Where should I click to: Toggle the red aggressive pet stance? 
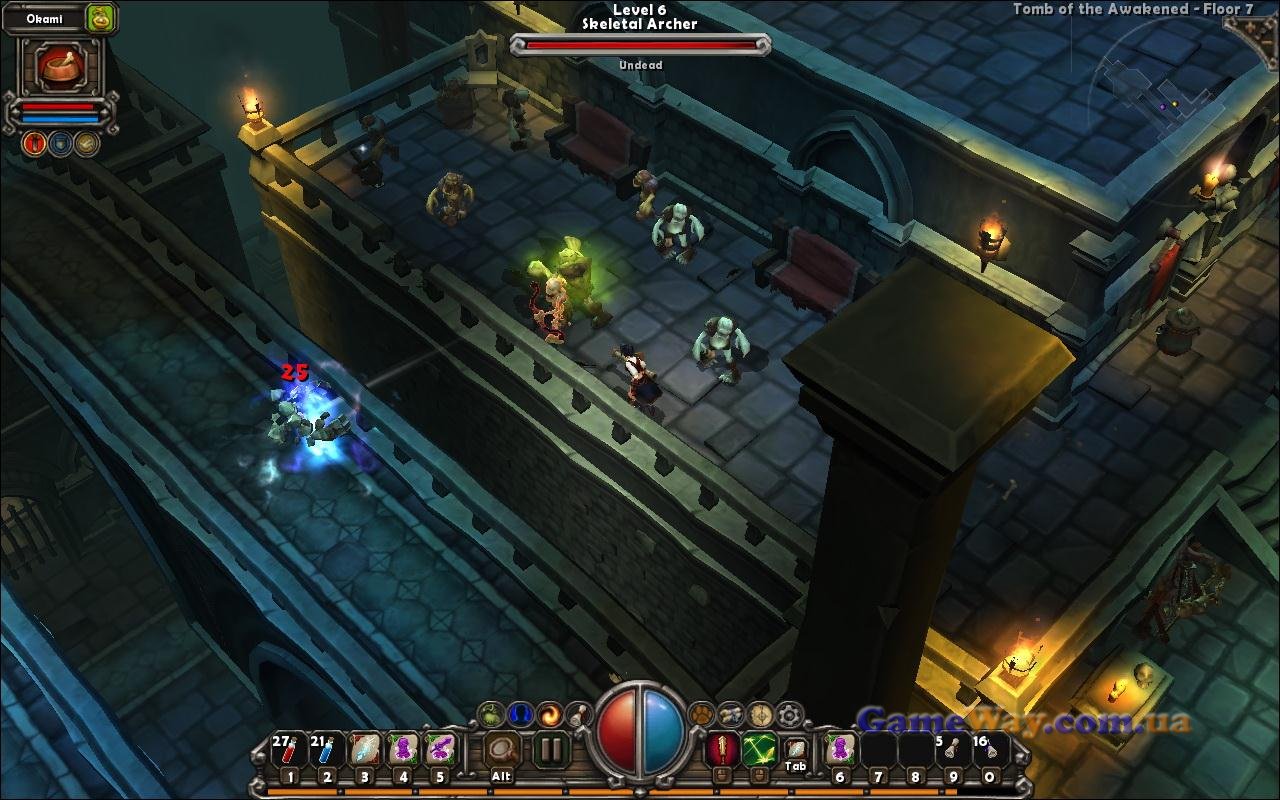pyautogui.click(x=33, y=143)
